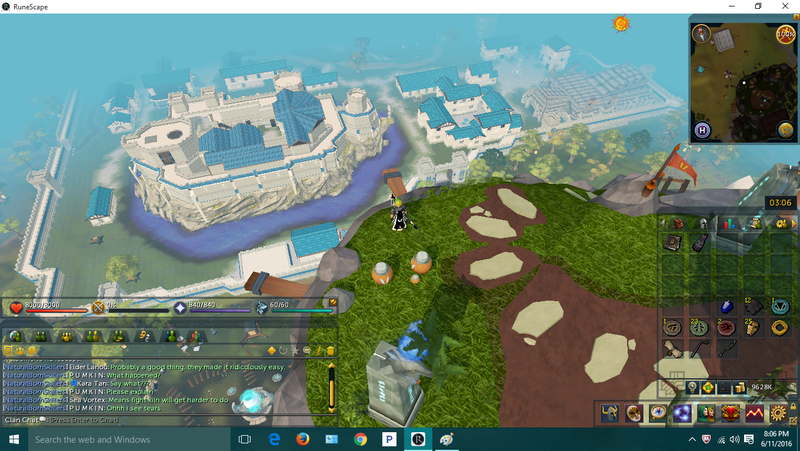Screen dimensions: 800x451
Task: Select the dark book in the backpack
Action: 672,244
